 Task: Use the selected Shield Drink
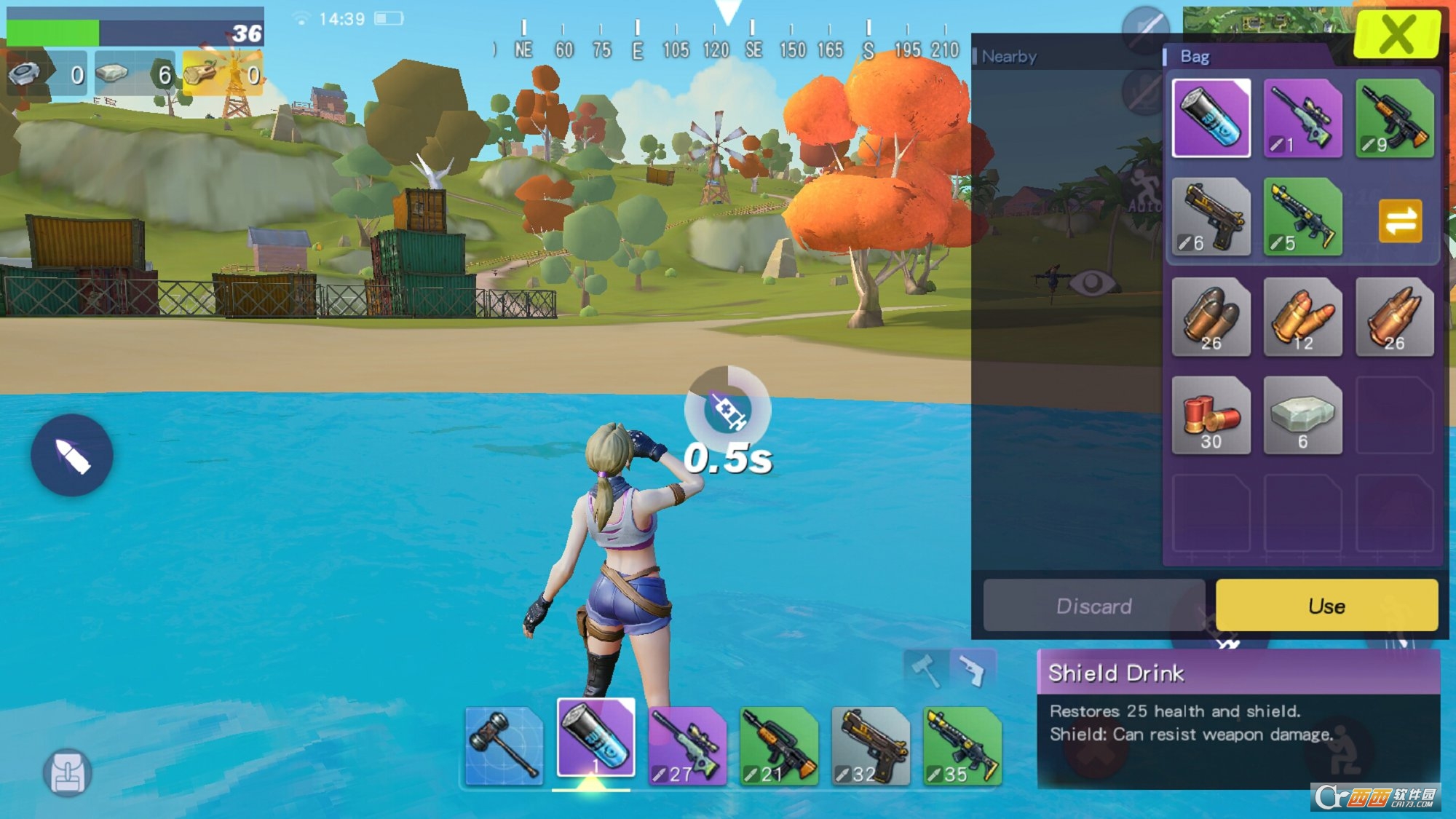click(1326, 606)
